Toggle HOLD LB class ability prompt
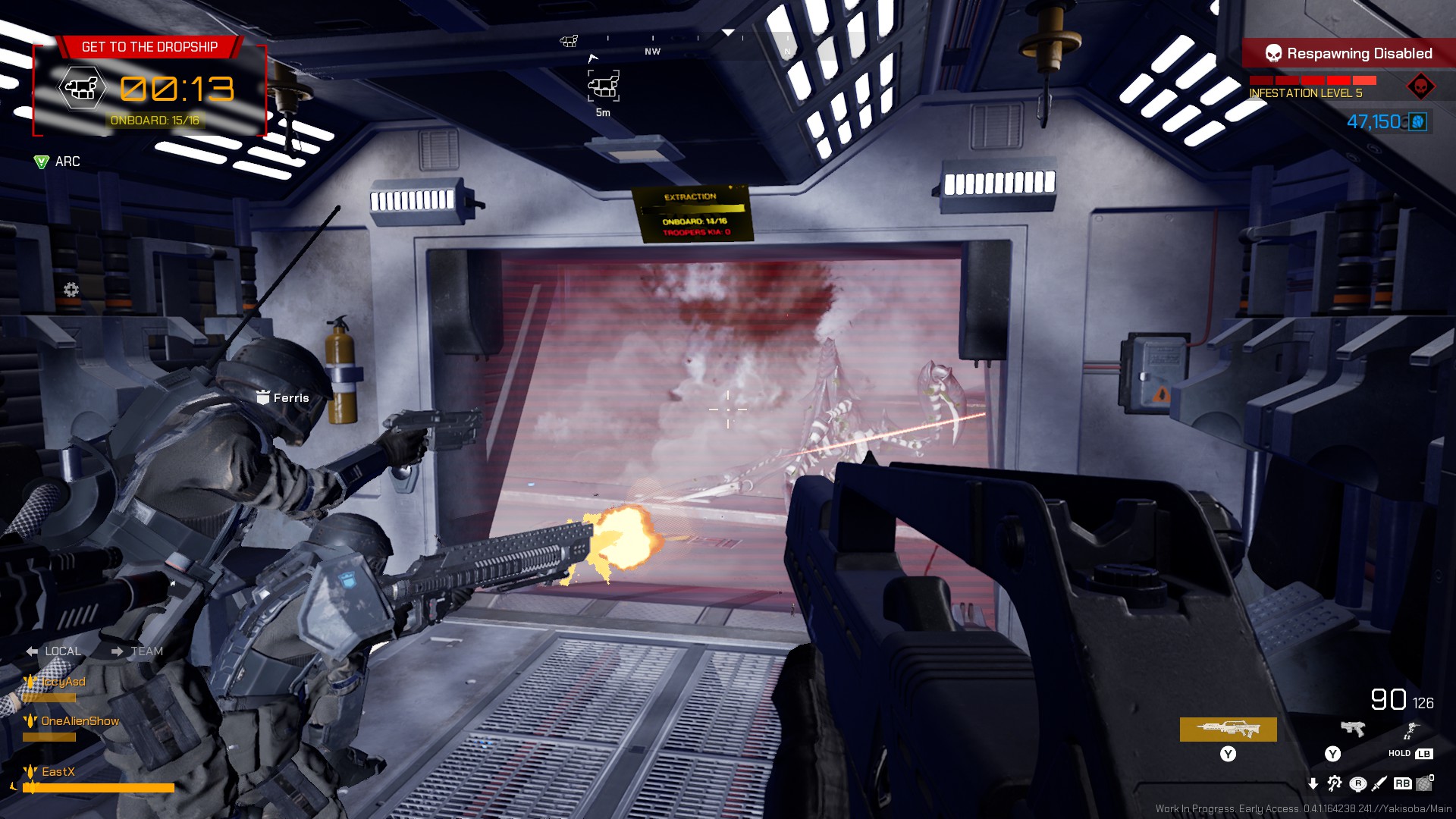Screen dimensions: 1456x819 1410,755
